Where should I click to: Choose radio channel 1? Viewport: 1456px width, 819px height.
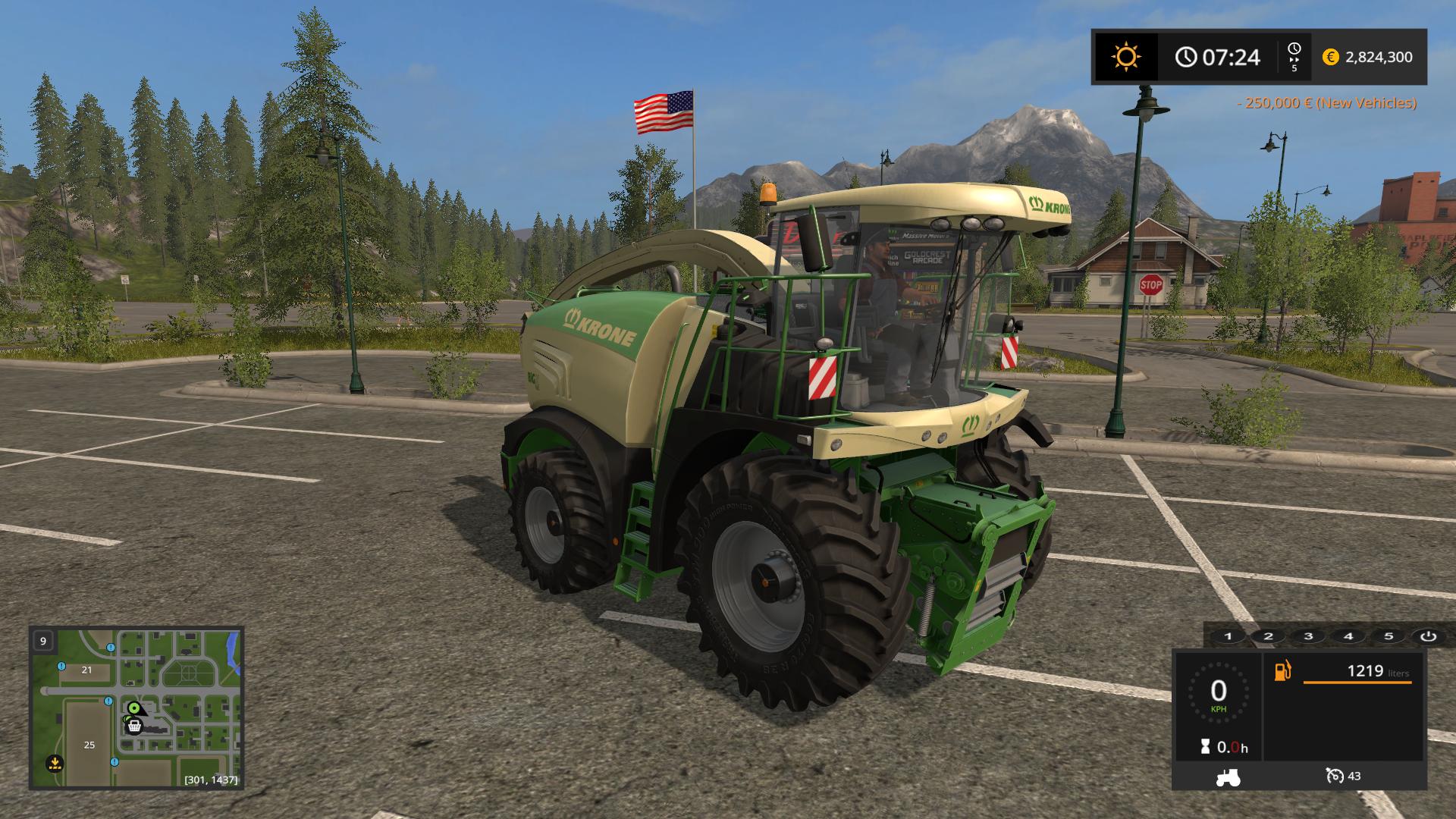click(x=1228, y=636)
